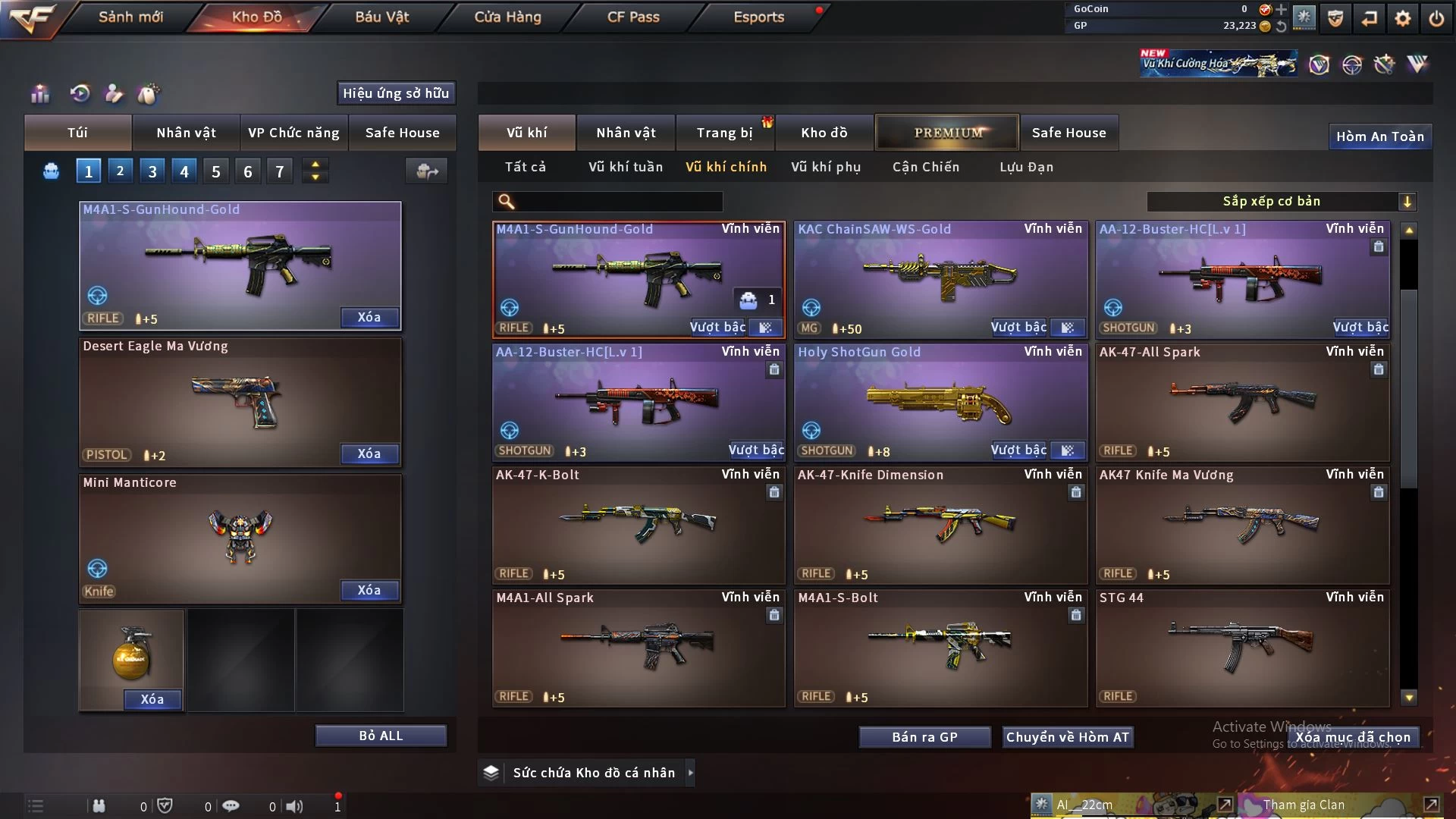Image resolution: width=1456 pixels, height=819 pixels.
Task: Click the power exit icon
Action: (1436, 18)
